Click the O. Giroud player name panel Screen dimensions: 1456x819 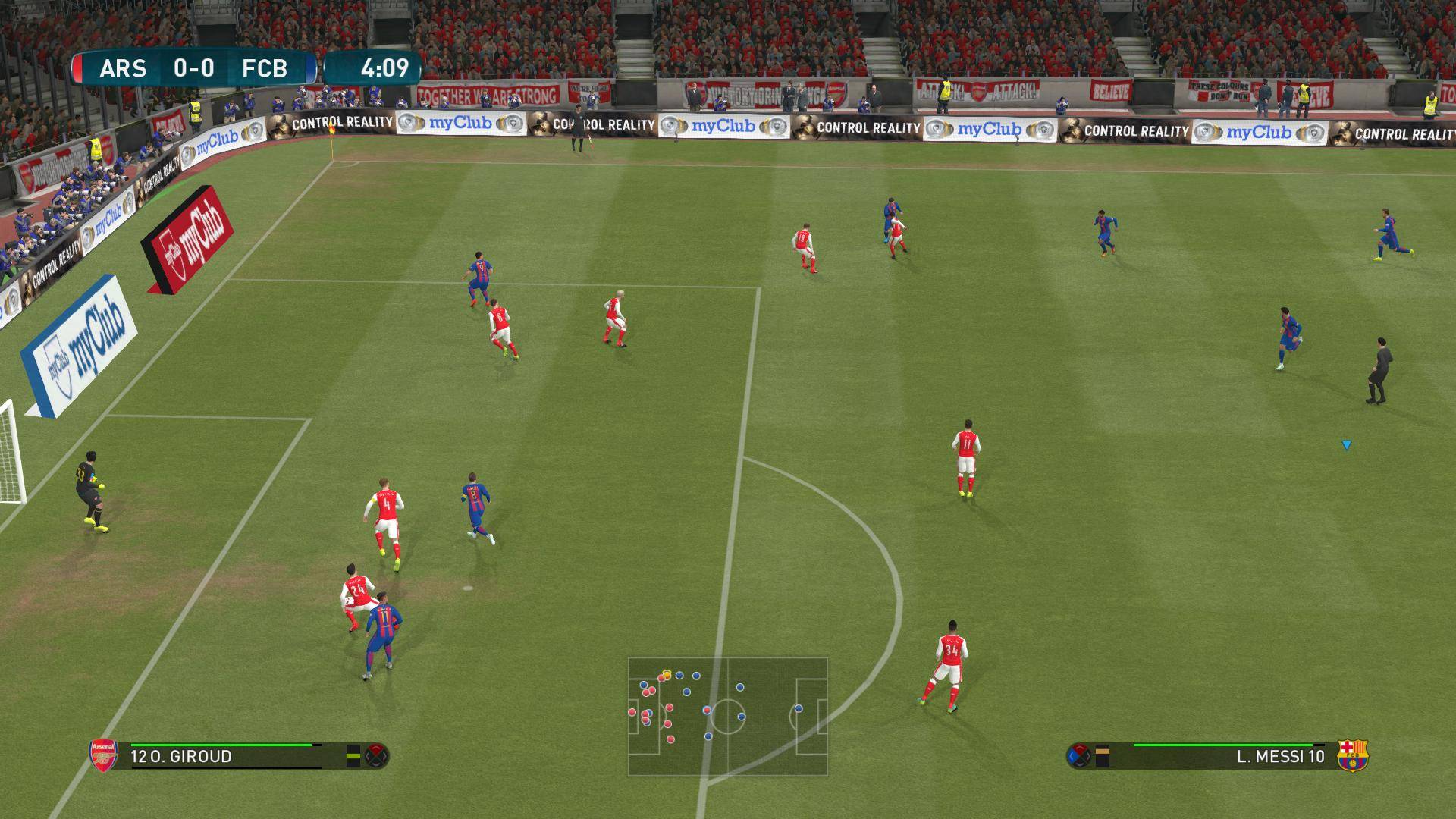tap(224, 756)
